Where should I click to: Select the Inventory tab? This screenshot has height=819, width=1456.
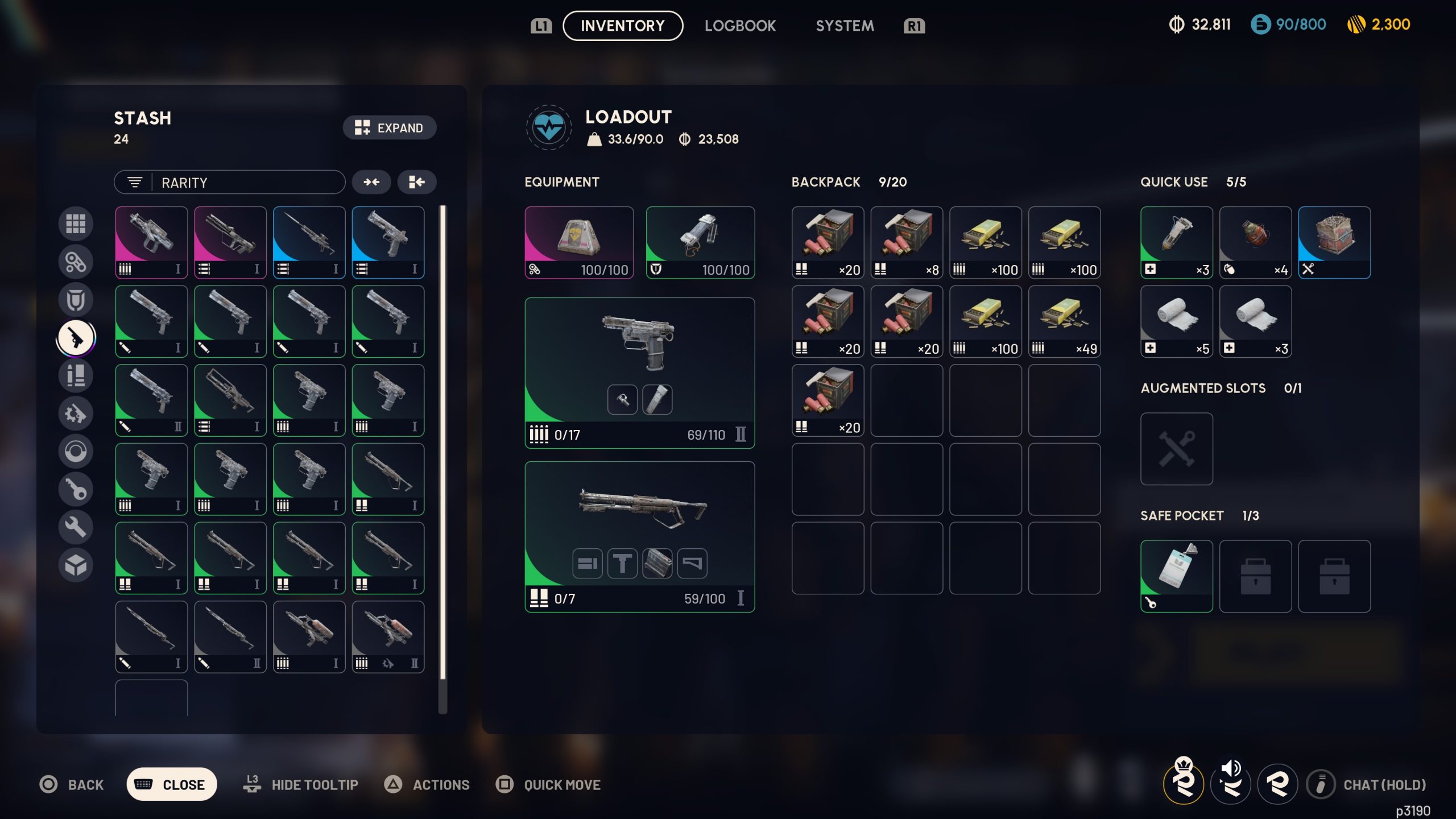tap(623, 26)
